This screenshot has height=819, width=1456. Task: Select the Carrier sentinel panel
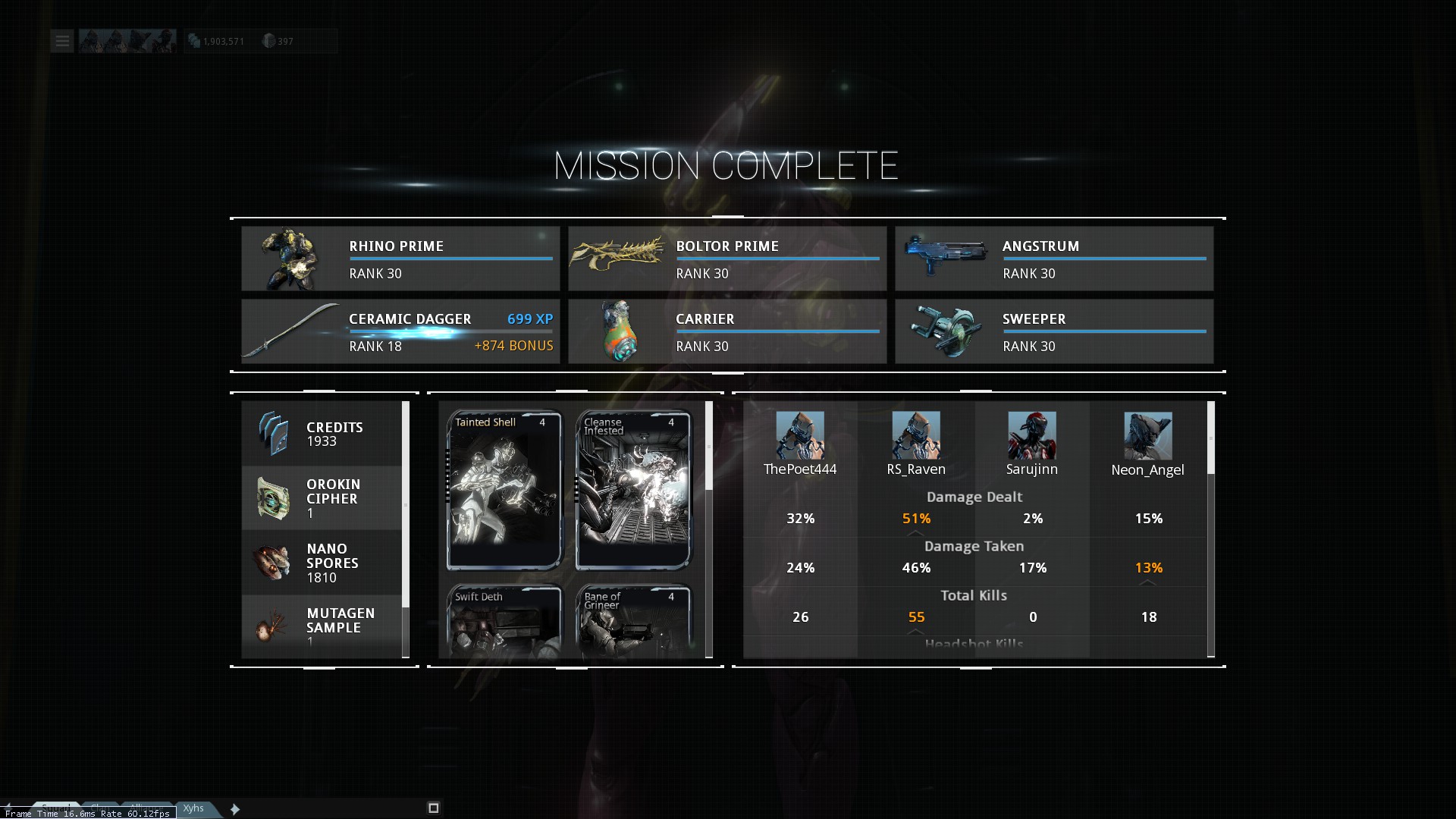pos(726,331)
